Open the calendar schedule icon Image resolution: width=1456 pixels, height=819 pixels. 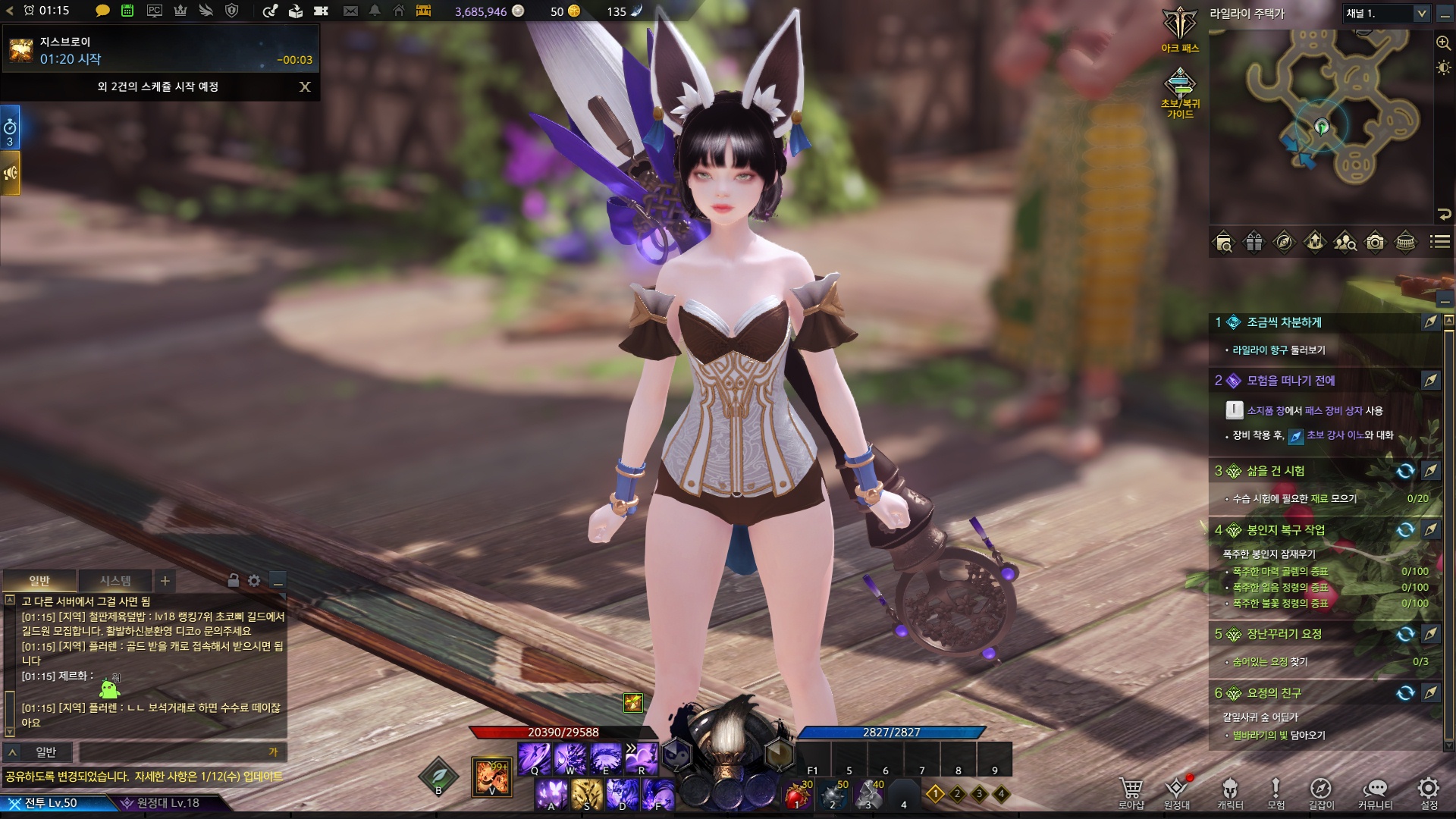[127, 11]
